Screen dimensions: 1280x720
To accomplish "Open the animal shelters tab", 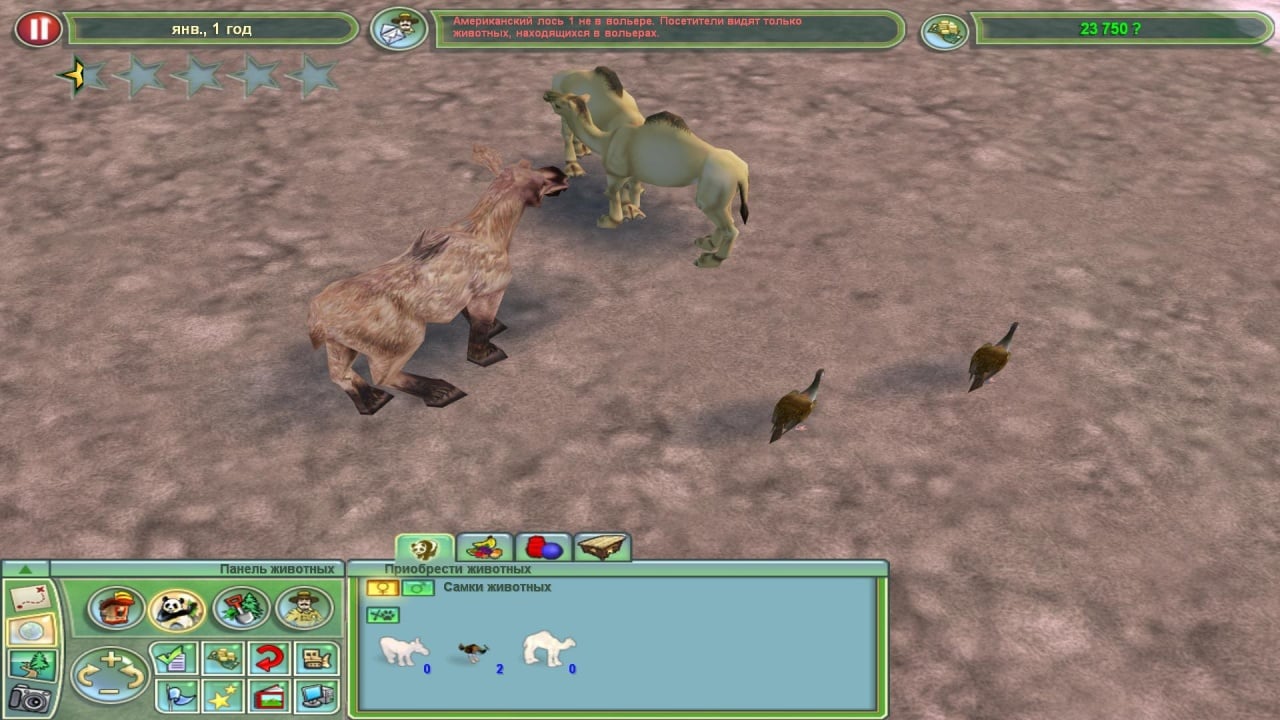I will point(602,548).
